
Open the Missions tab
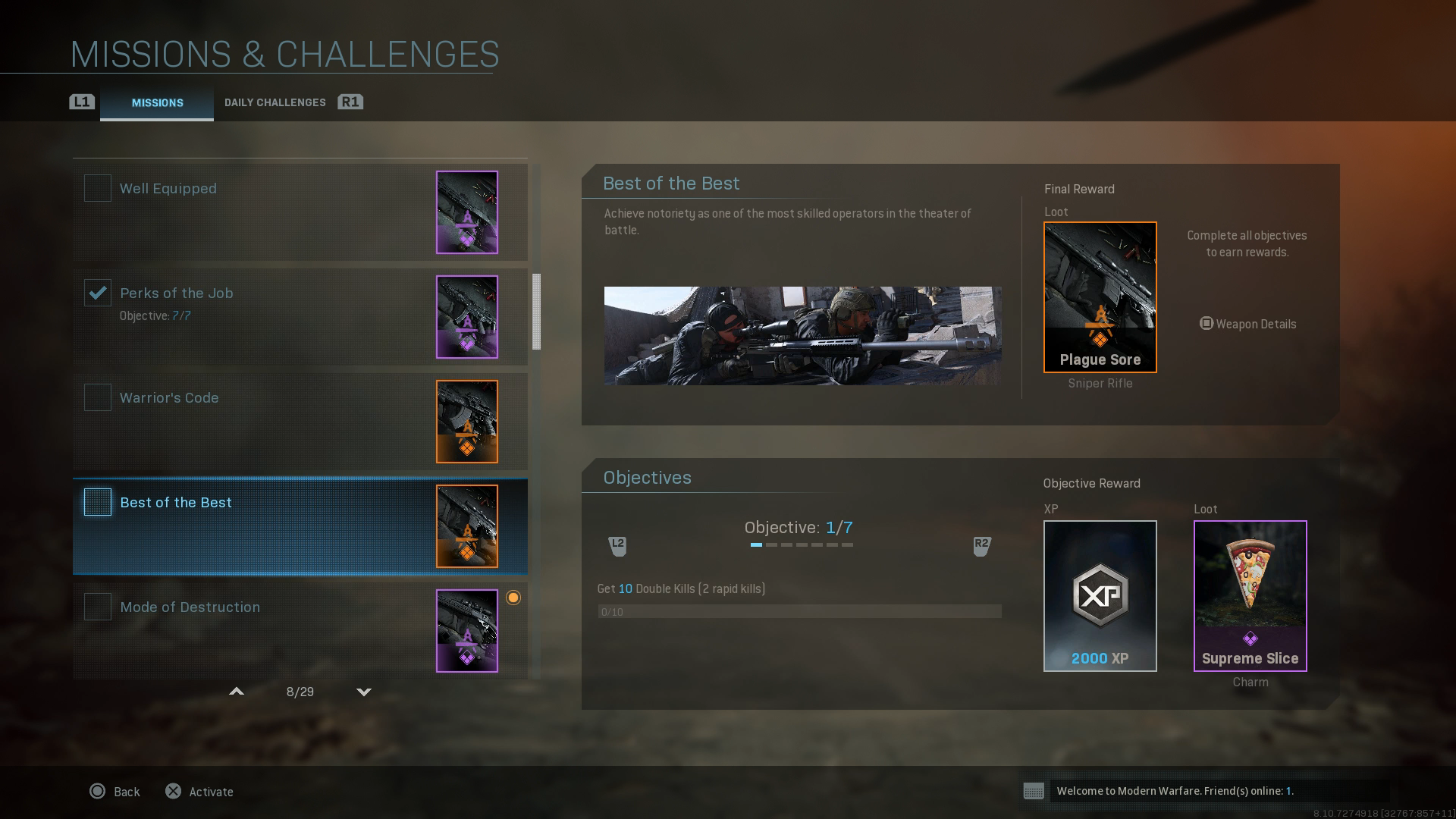click(157, 103)
